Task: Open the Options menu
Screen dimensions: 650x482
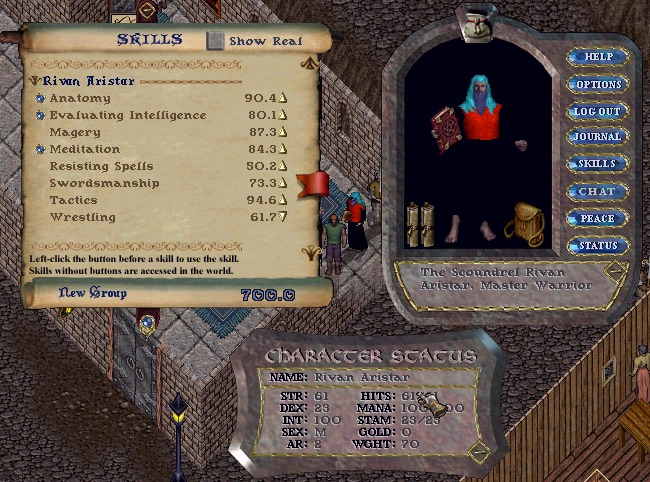Action: tap(598, 84)
